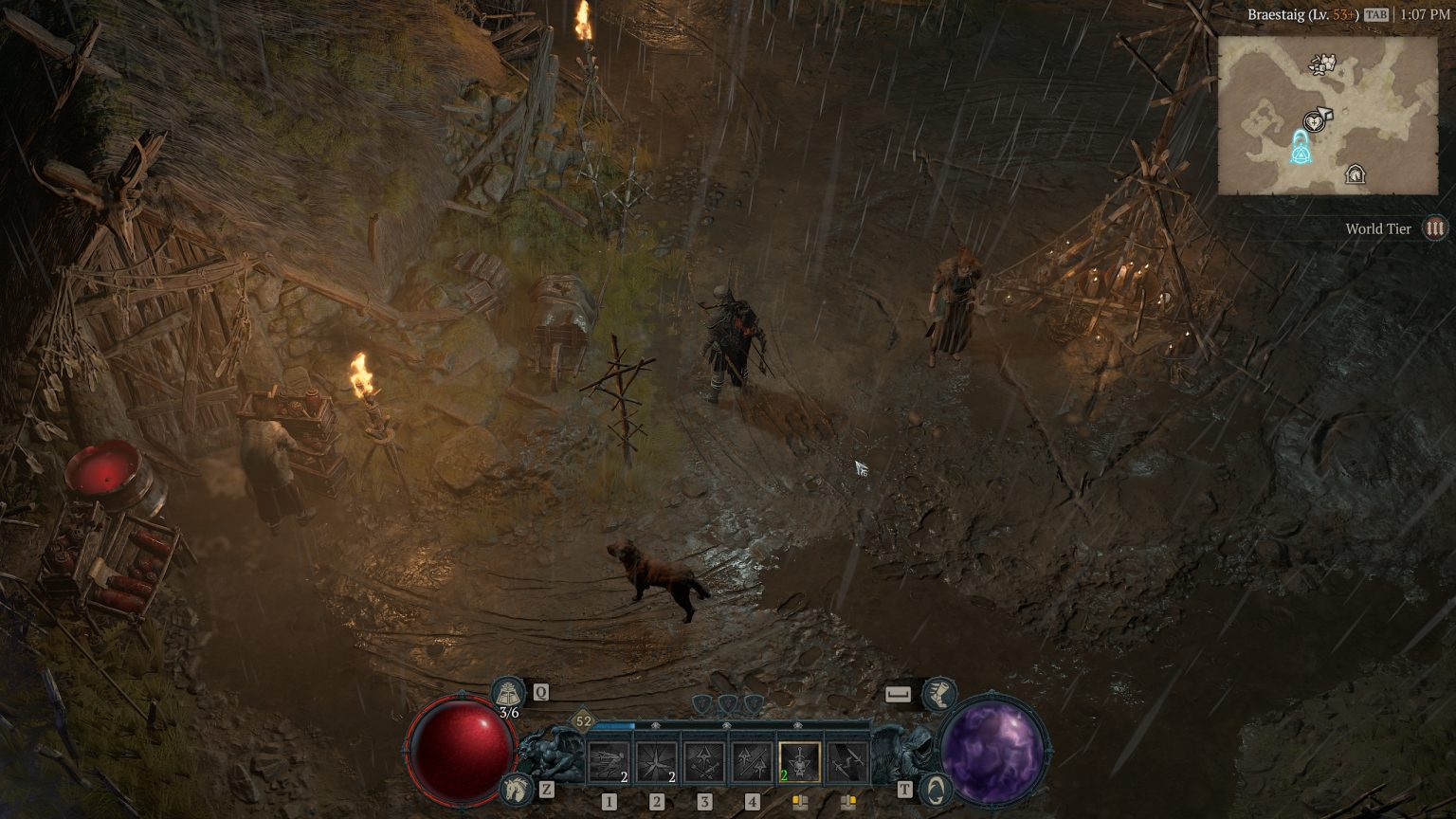
Task: Open a town portal with the T icon
Action: pos(935,790)
